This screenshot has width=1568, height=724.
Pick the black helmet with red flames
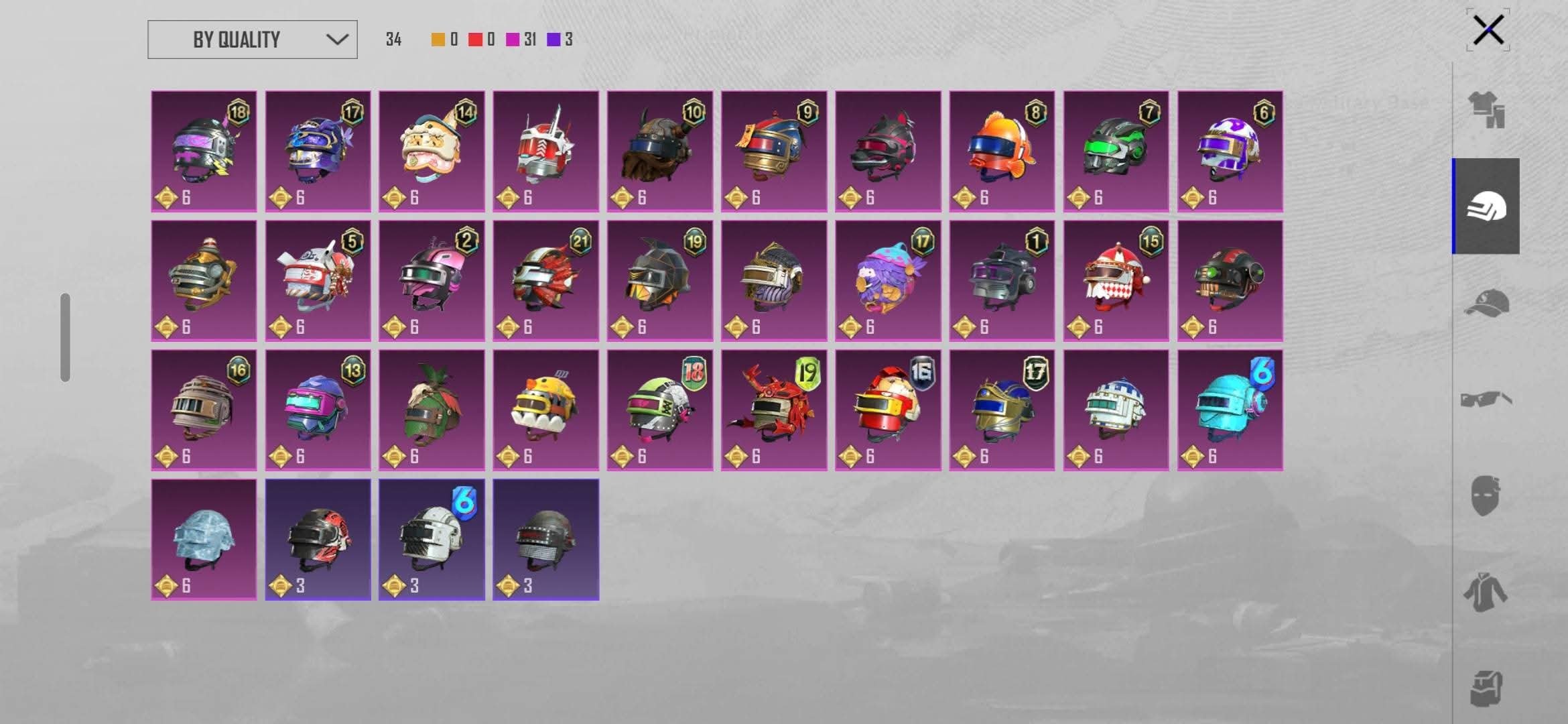[318, 540]
